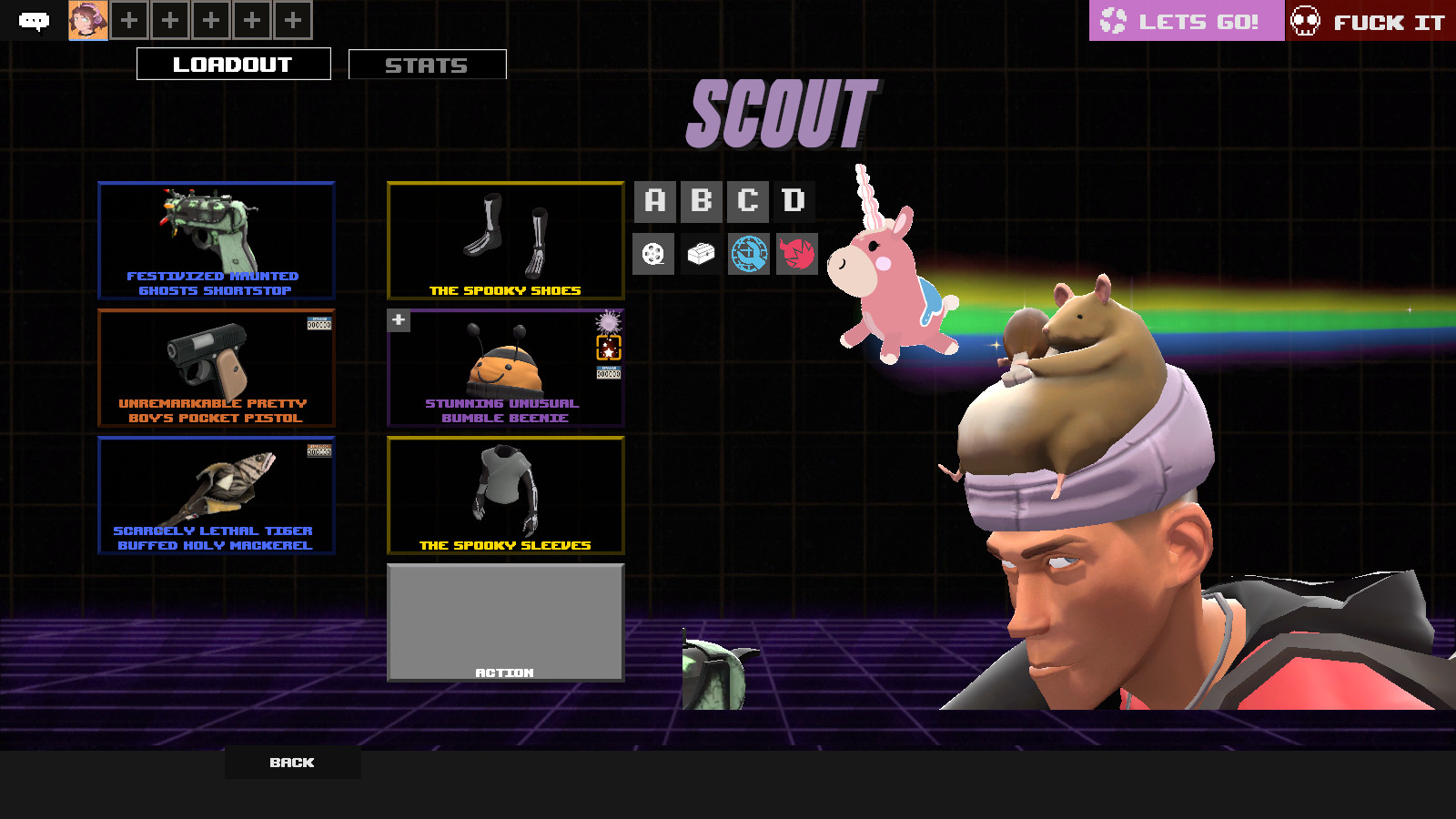The height and width of the screenshot is (819, 1456).
Task: Click the toolbox items icon
Action: (x=703, y=255)
